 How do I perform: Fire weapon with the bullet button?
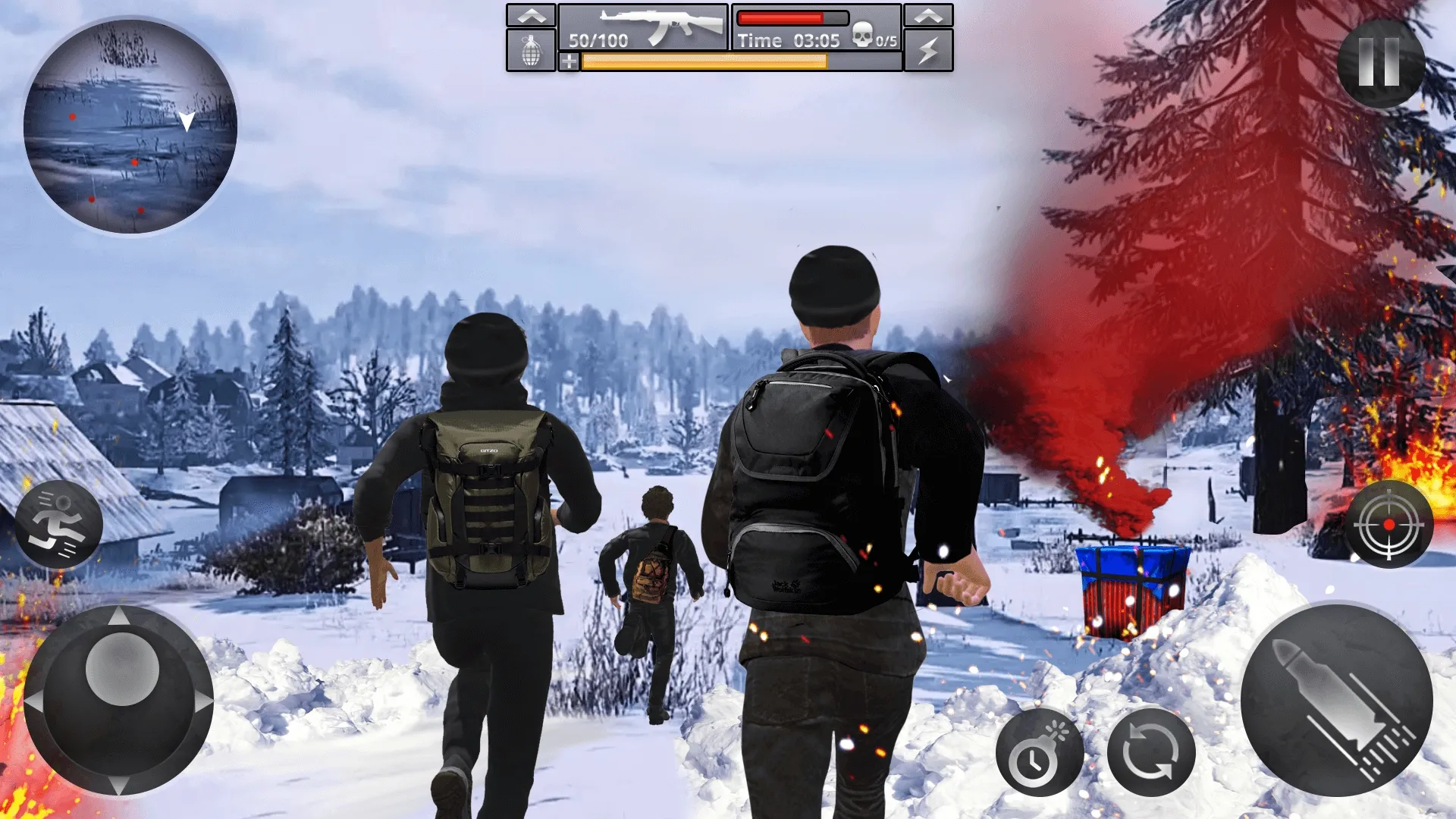coord(1336,699)
